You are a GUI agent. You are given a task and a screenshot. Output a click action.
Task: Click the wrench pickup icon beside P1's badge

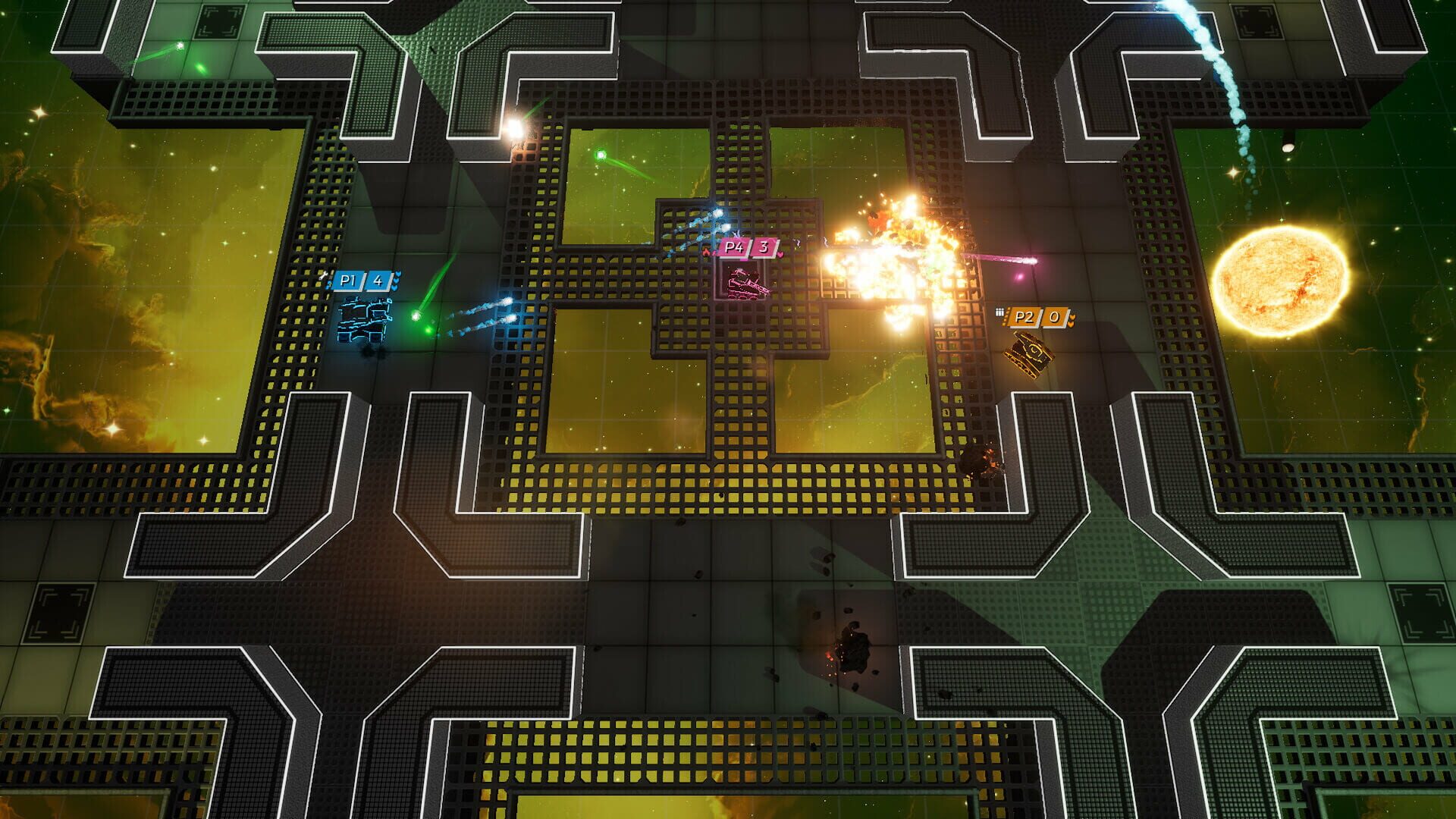click(324, 275)
